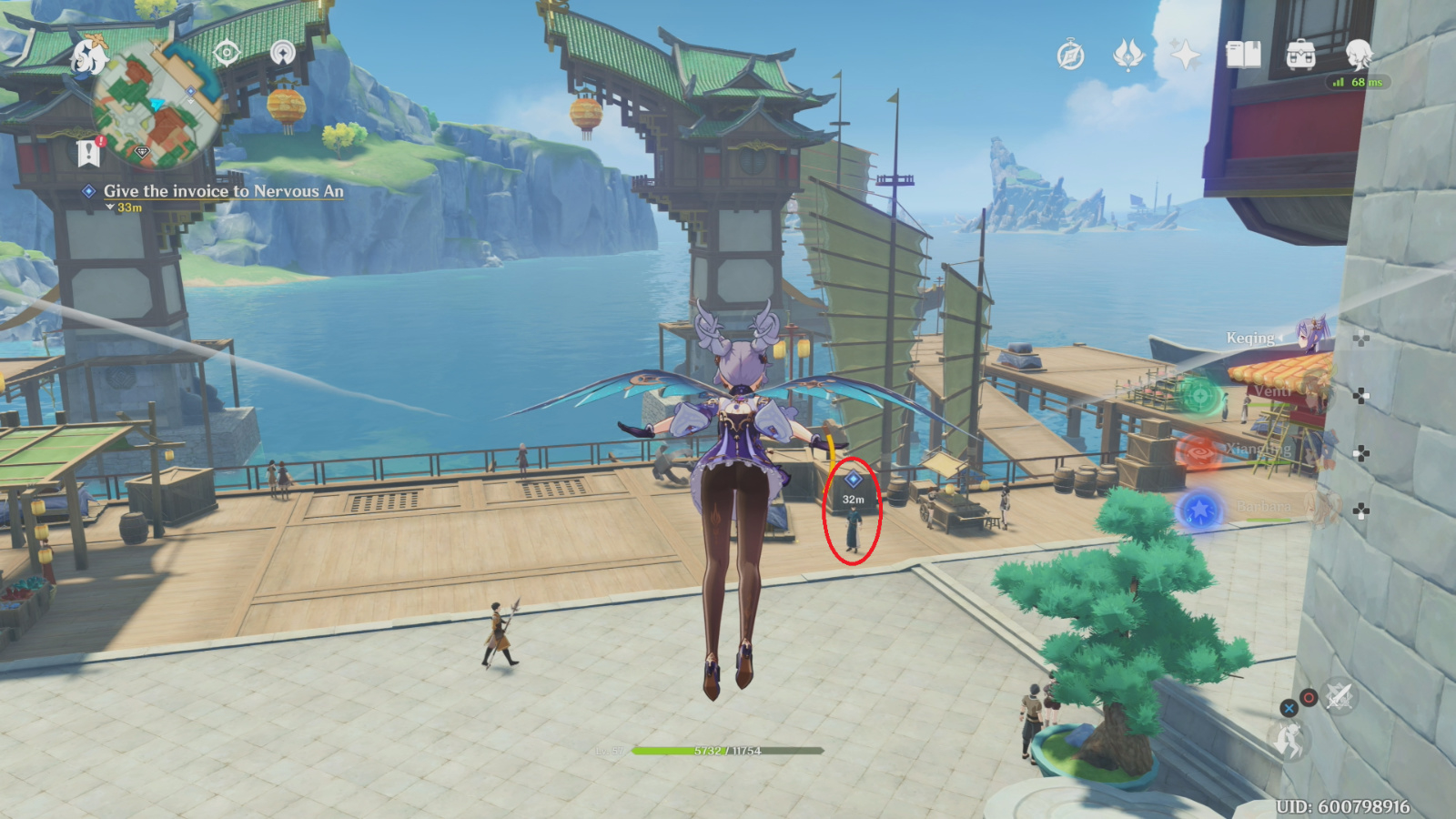Open the inventory backpack icon

point(1300,56)
